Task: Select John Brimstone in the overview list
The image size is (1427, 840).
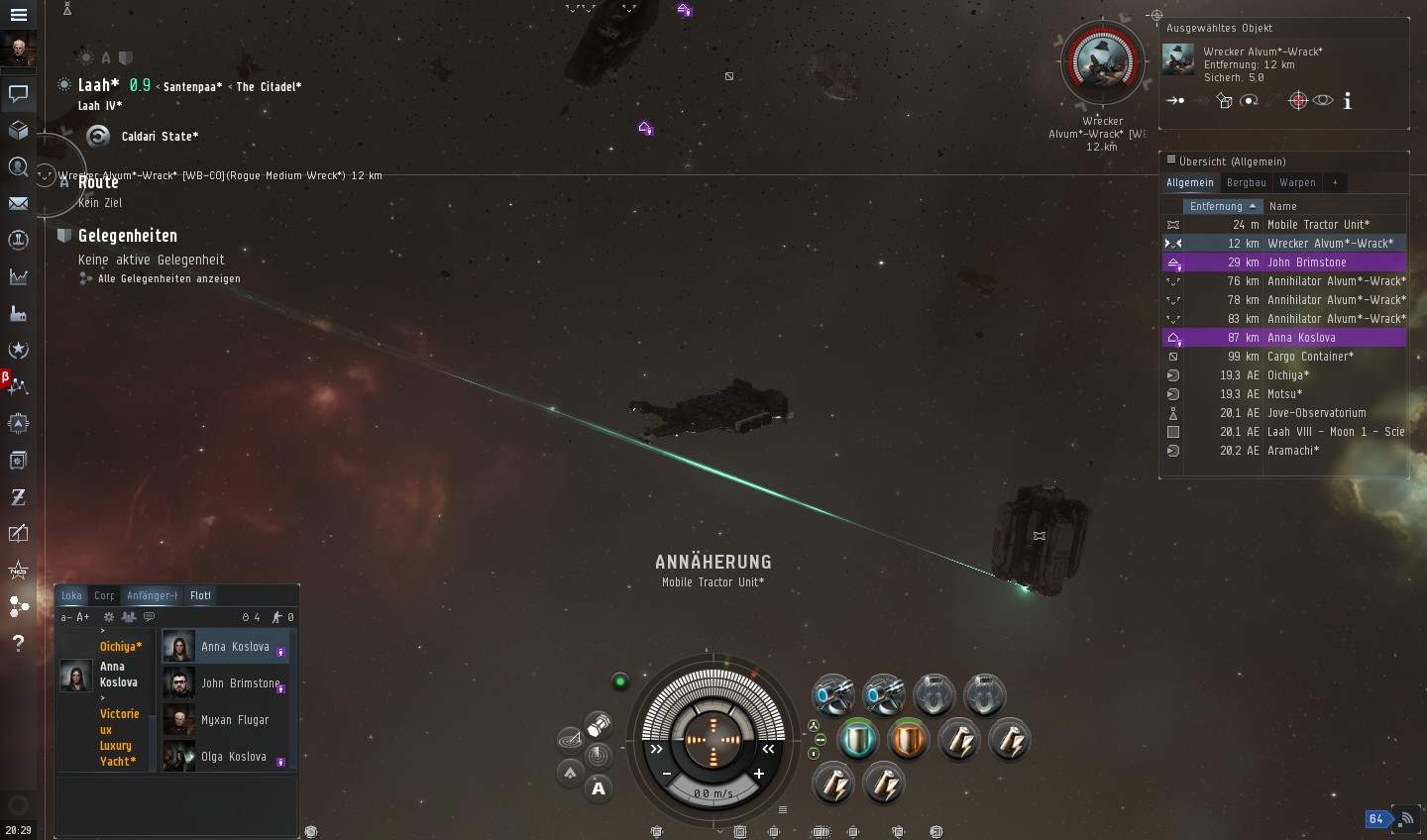Action: click(x=1306, y=262)
